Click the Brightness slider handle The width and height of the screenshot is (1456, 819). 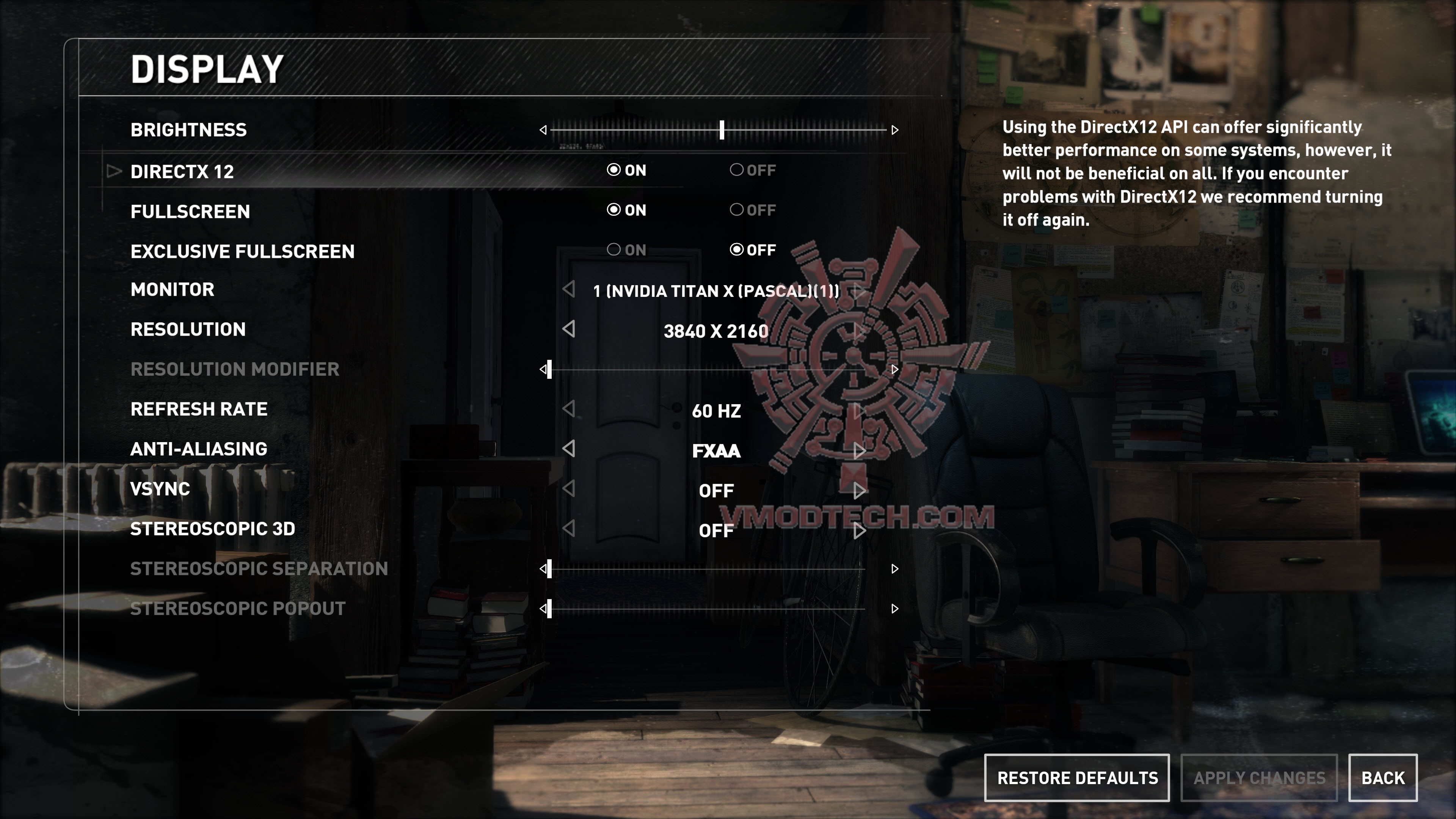point(722,130)
